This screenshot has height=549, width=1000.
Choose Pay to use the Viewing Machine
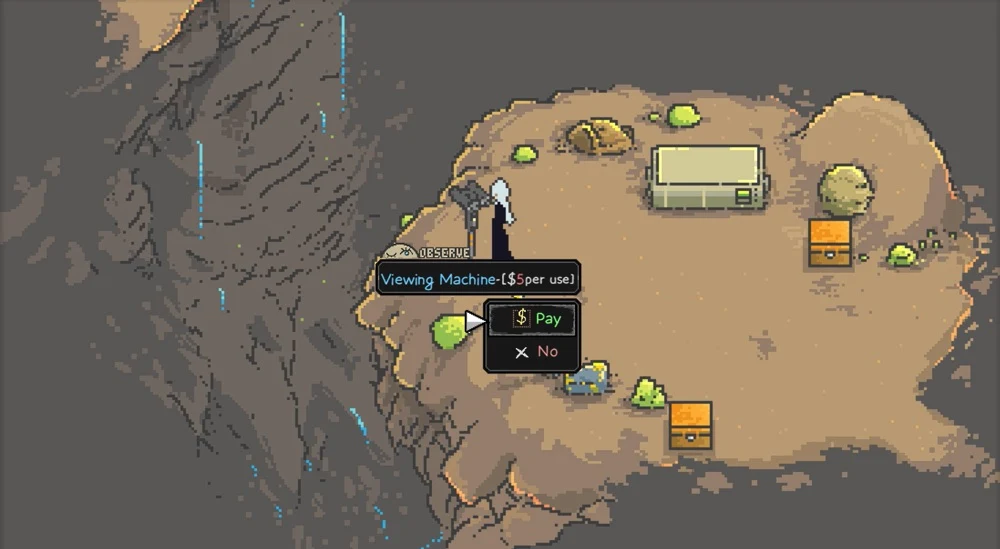tap(536, 319)
